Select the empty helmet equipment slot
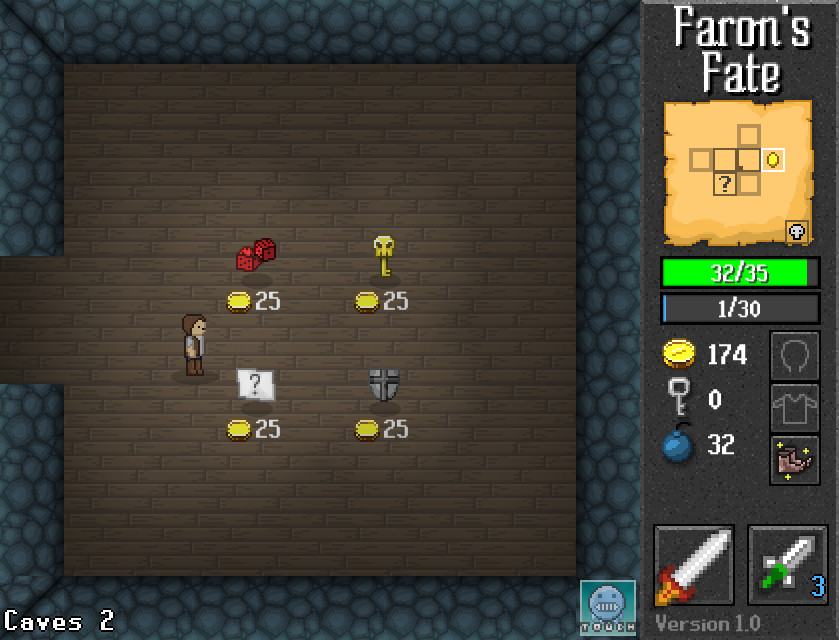Screen dimensions: 839x640 [795, 357]
